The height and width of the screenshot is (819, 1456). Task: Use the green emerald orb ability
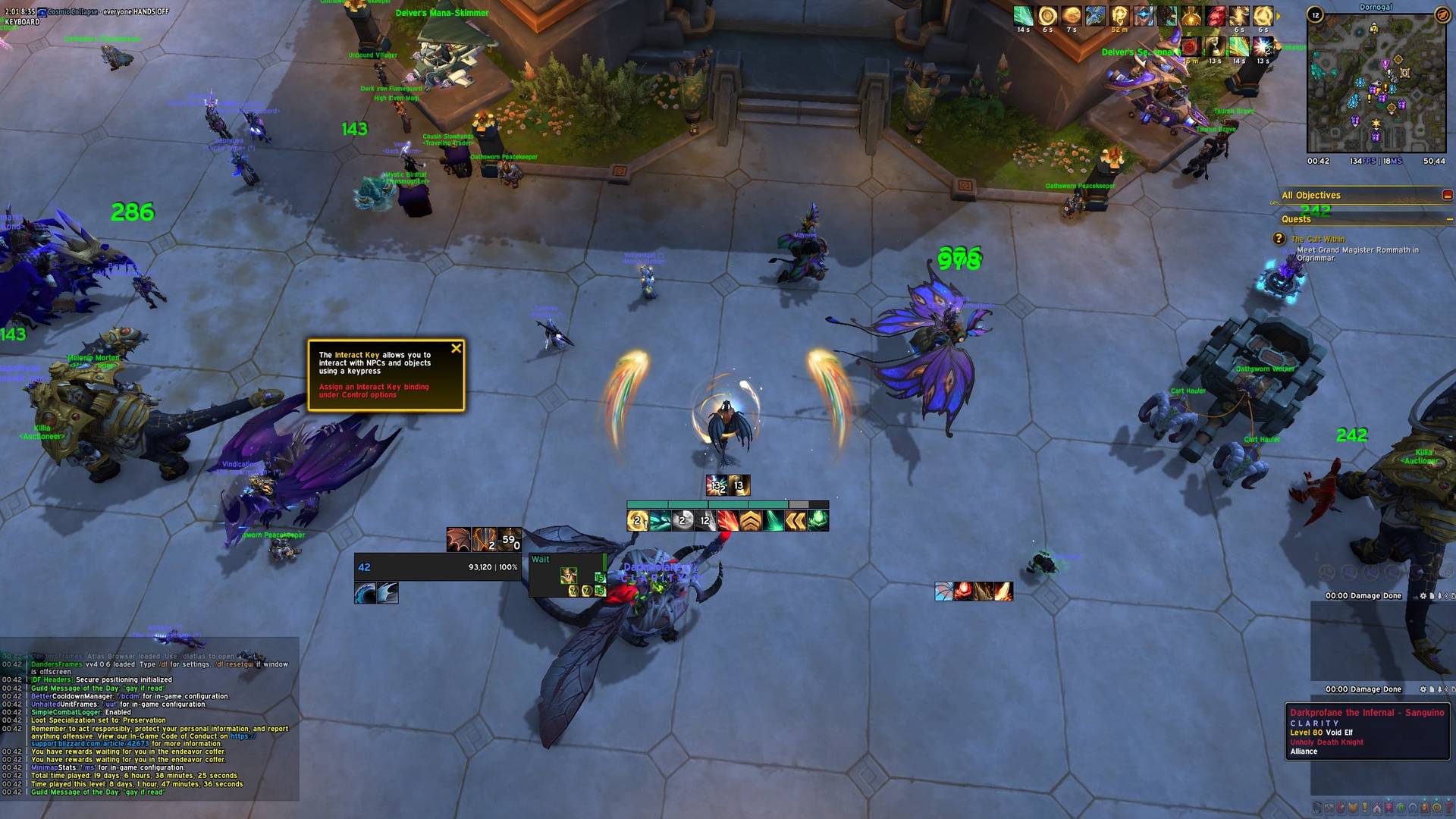[x=818, y=521]
